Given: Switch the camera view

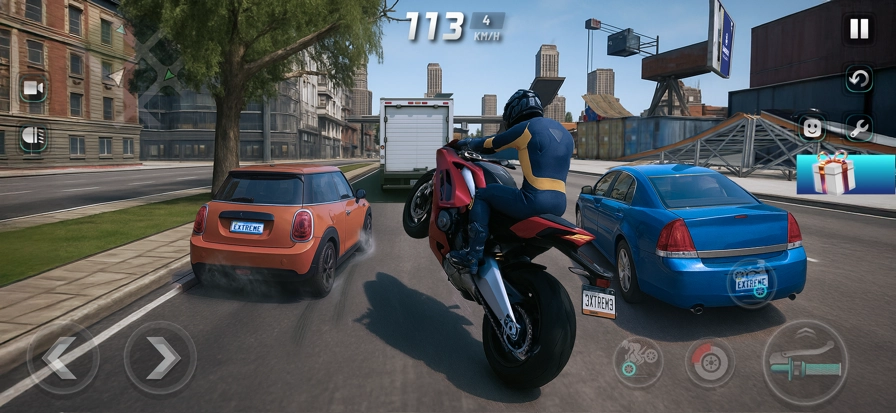Looking at the screenshot, I should click(x=33, y=88).
